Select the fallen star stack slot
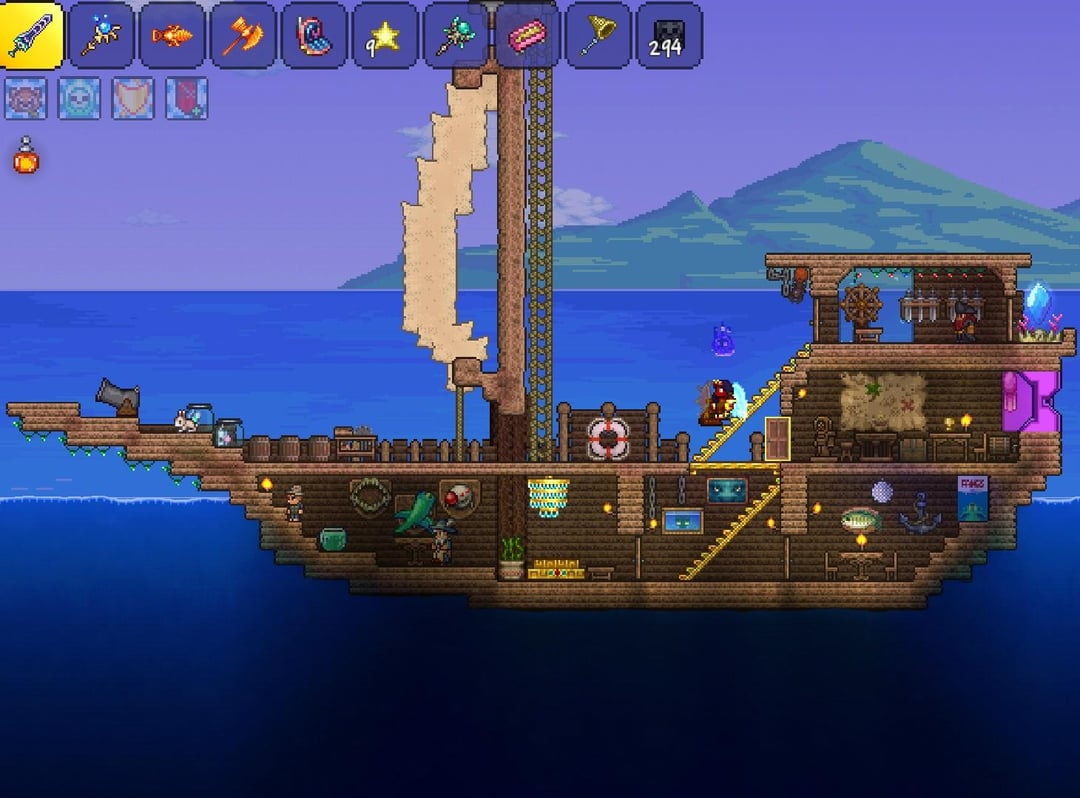Screen dimensions: 1080x798 385,36
